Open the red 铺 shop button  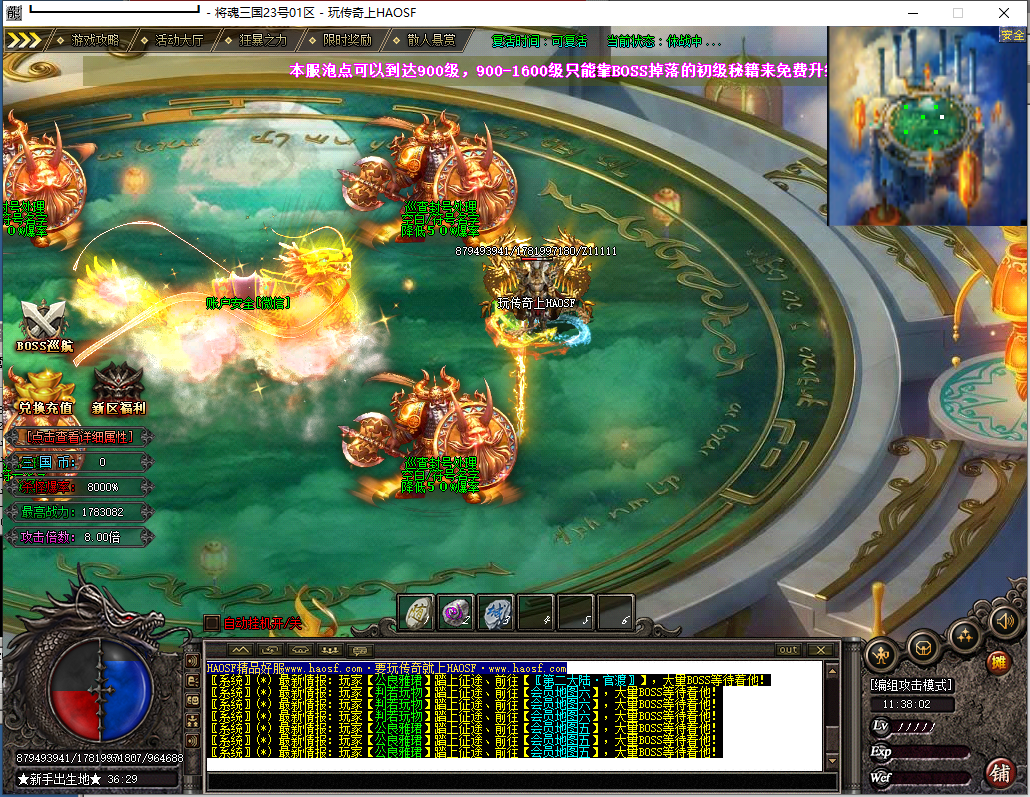point(998,772)
